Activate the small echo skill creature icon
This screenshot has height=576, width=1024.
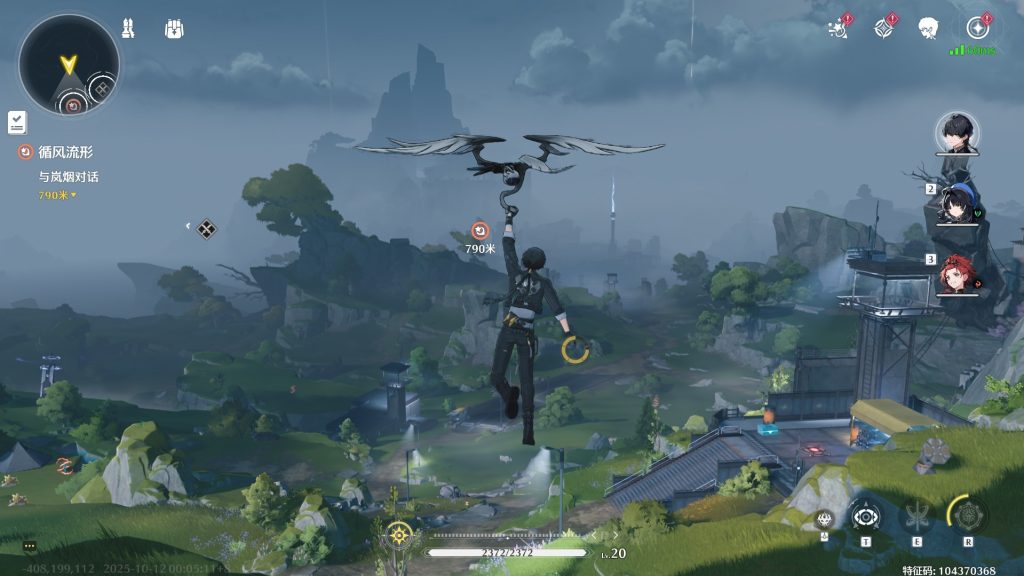824,518
